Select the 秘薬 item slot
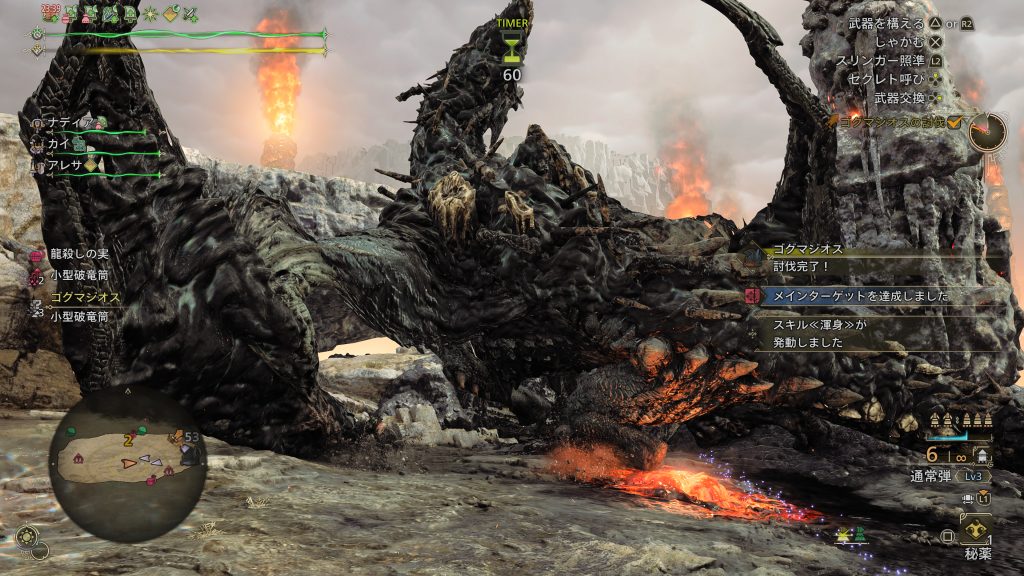This screenshot has width=1024, height=576. click(x=975, y=530)
